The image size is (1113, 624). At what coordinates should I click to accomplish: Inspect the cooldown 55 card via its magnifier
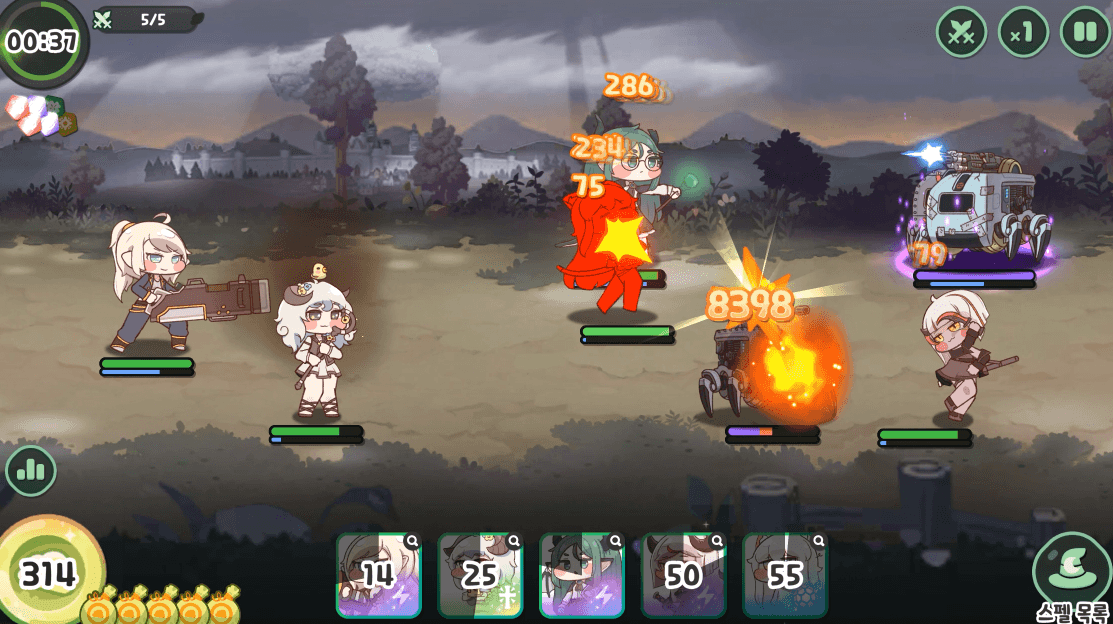point(819,542)
